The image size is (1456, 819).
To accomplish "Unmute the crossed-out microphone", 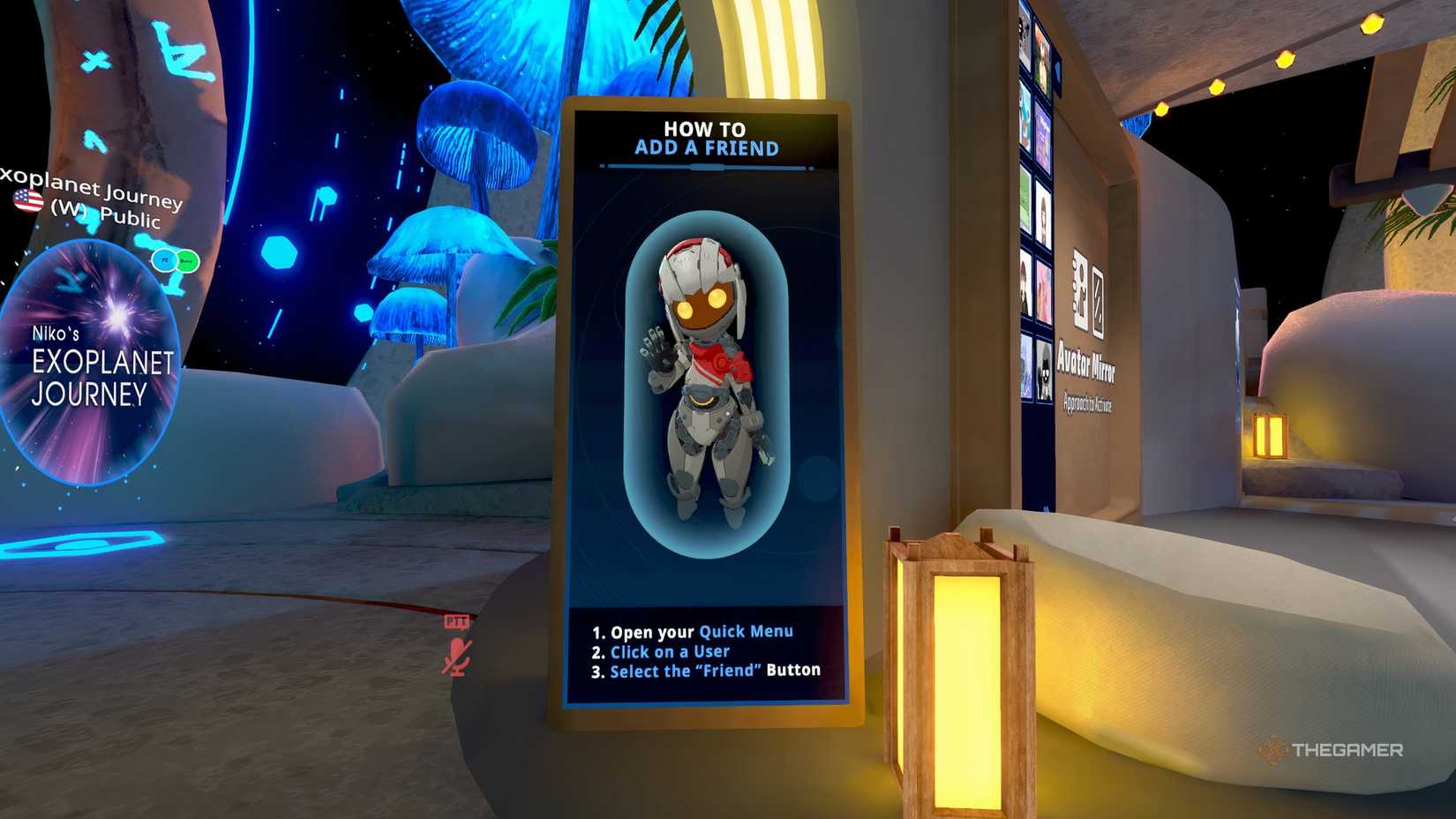I will pos(456,656).
